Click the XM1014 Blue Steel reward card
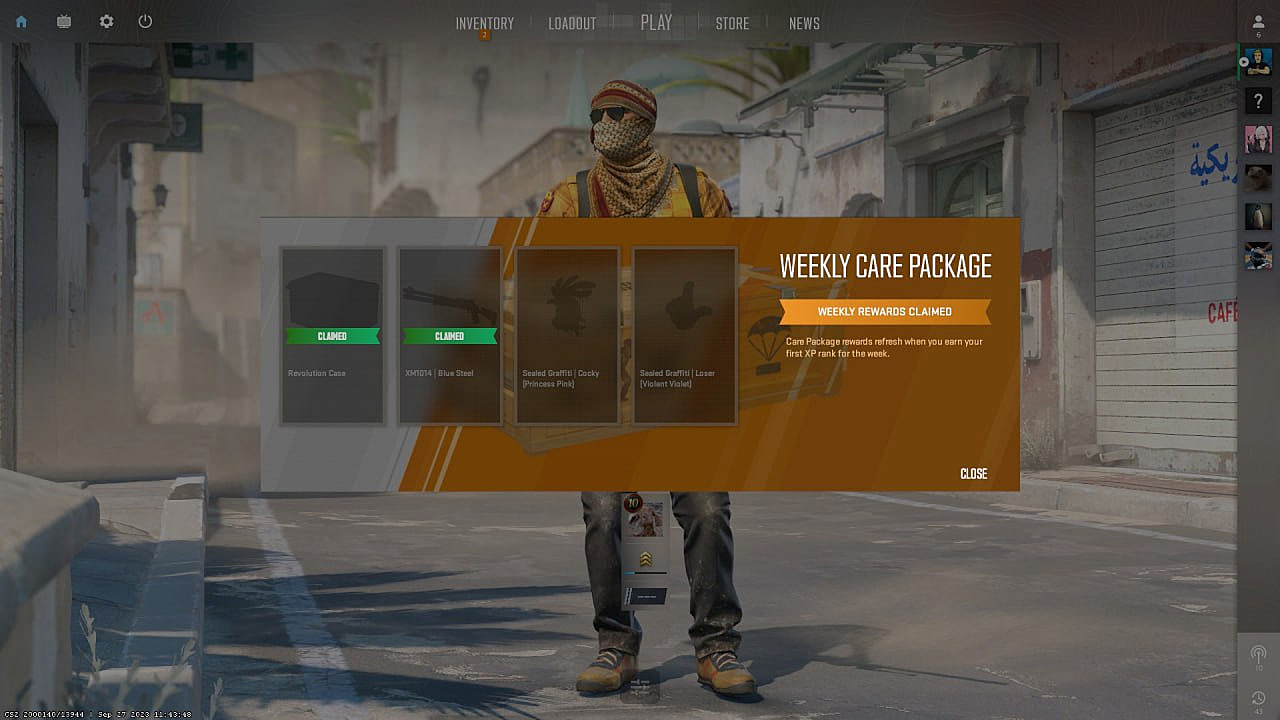 [448, 335]
